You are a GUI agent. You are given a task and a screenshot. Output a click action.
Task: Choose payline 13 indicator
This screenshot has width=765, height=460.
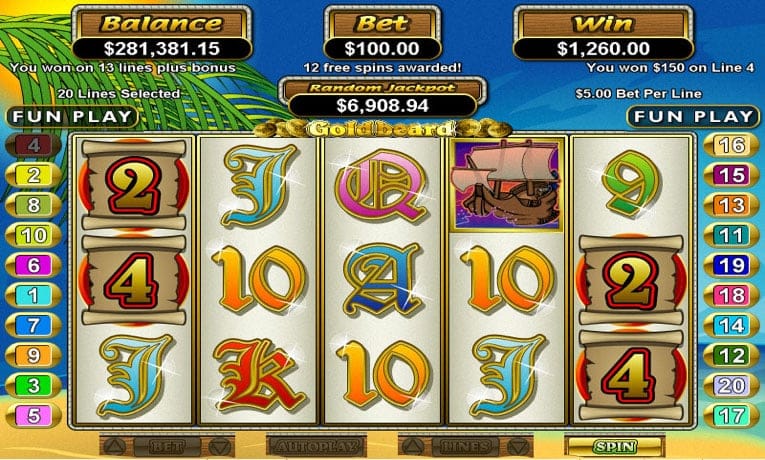[732, 206]
